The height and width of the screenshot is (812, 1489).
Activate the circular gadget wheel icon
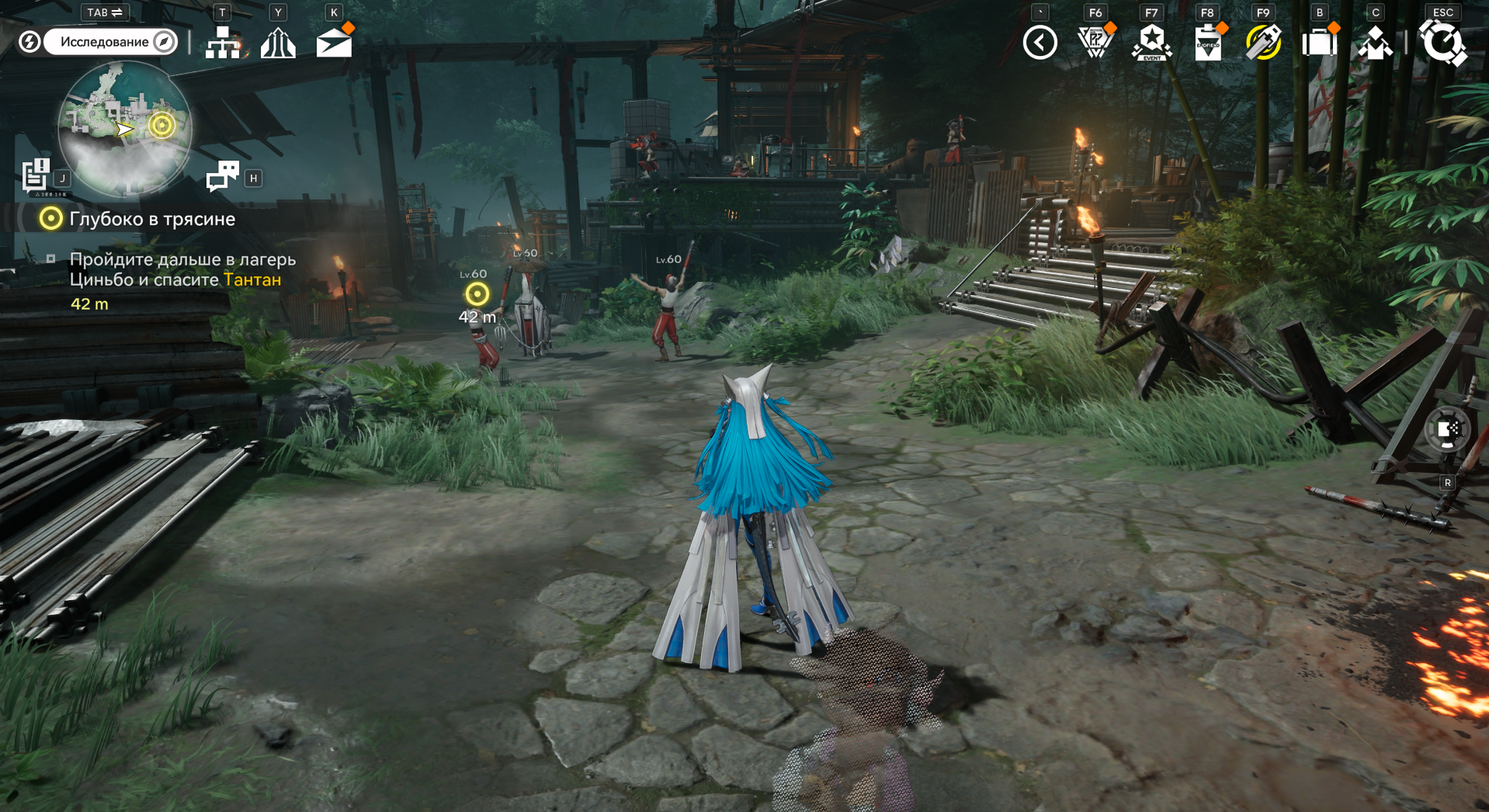[x=1447, y=430]
